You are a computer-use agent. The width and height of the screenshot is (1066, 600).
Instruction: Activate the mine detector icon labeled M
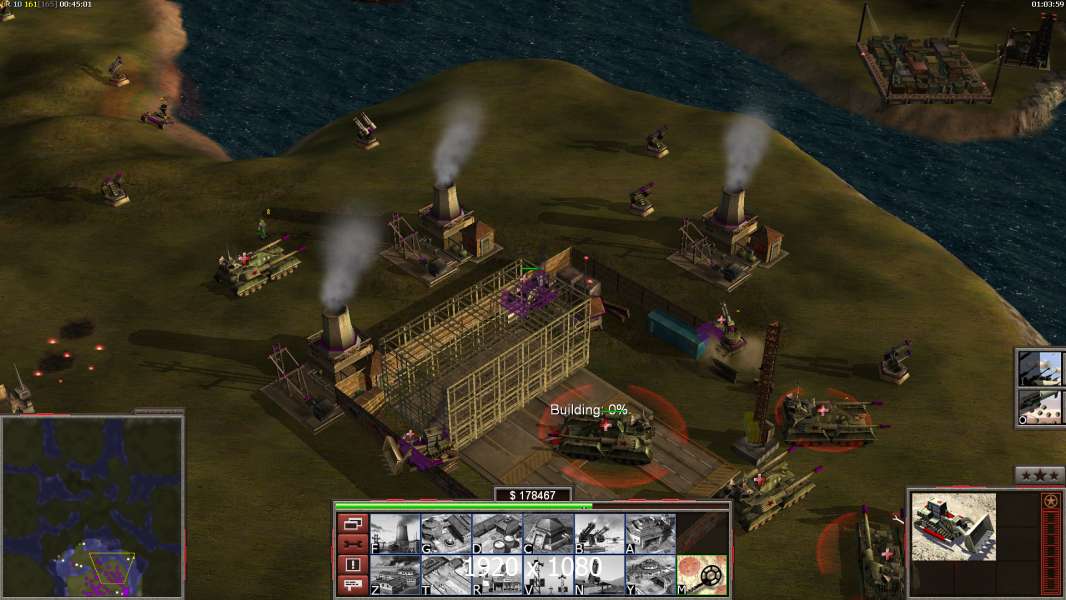click(702, 575)
